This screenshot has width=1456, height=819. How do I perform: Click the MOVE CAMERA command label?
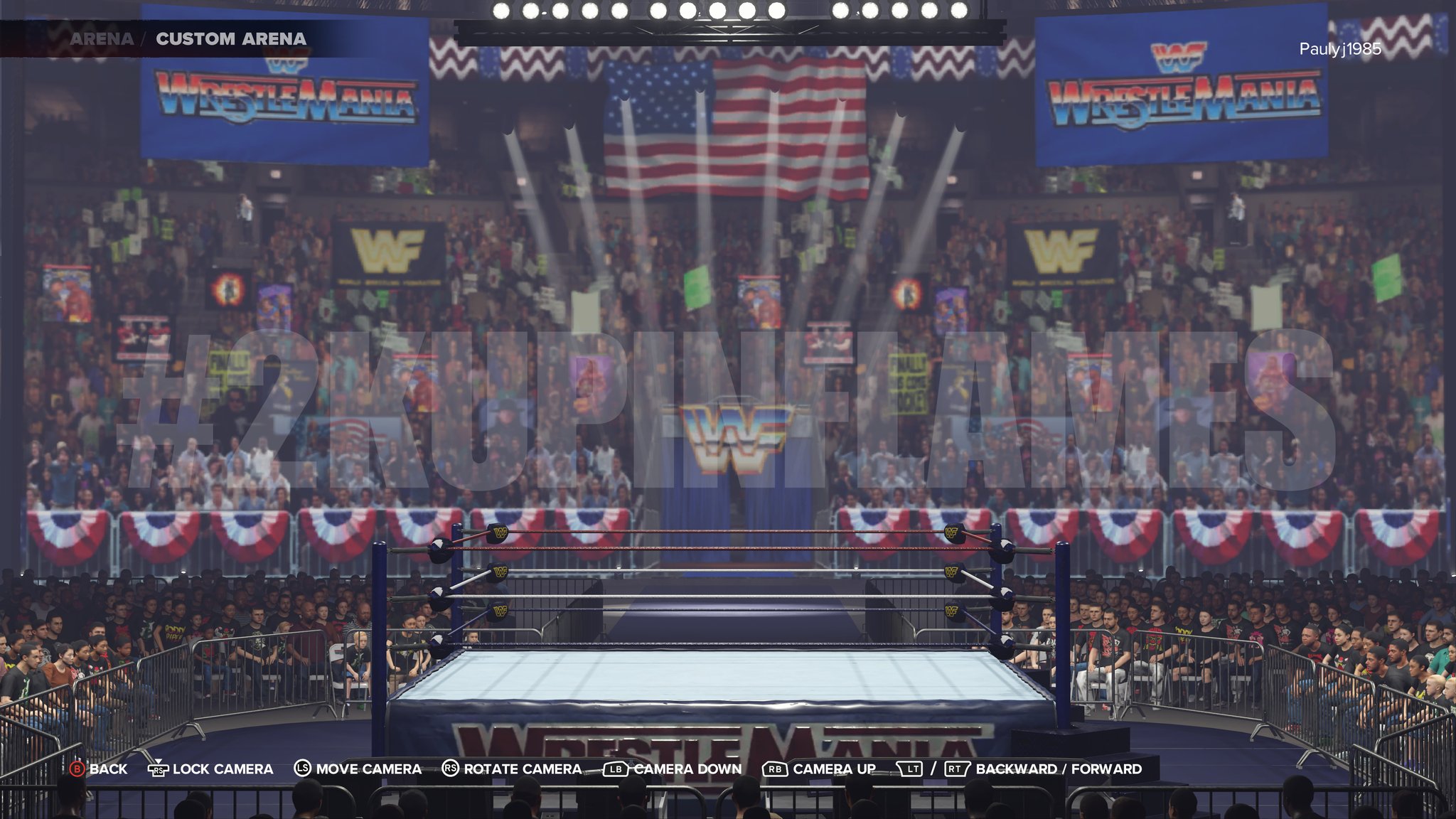(x=370, y=770)
